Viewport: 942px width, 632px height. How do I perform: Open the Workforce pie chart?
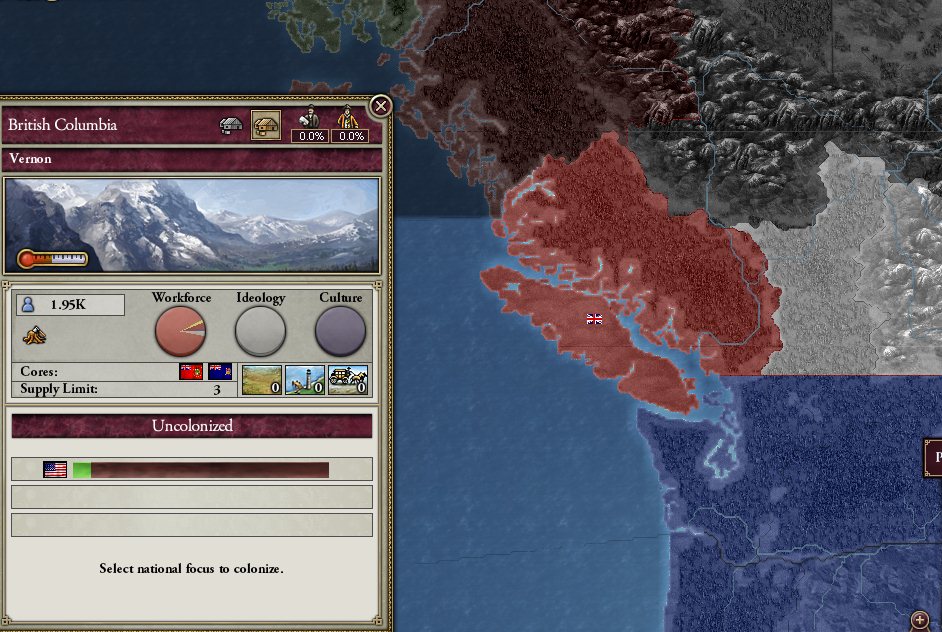pos(180,331)
